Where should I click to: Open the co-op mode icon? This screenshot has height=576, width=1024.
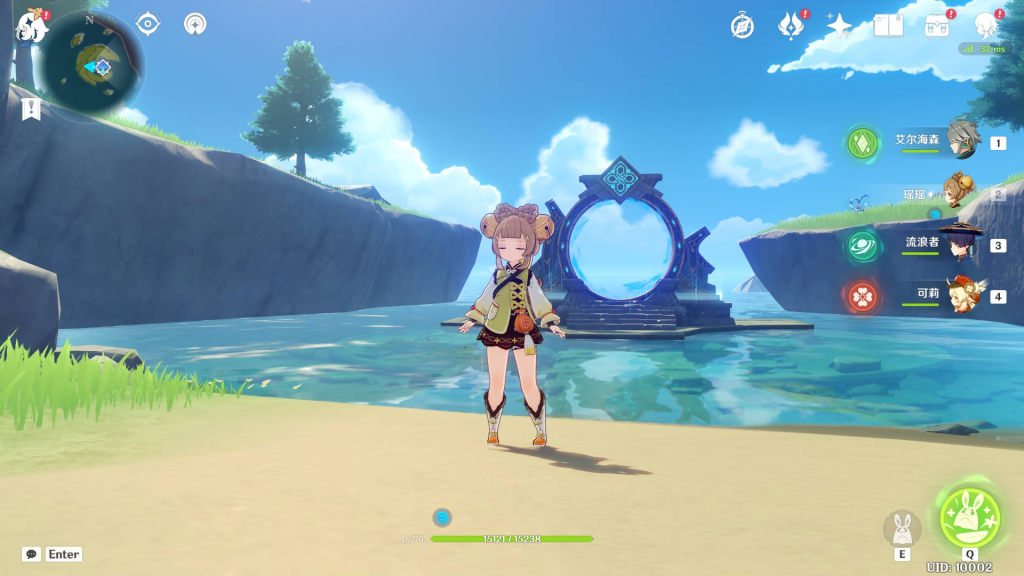[986, 26]
